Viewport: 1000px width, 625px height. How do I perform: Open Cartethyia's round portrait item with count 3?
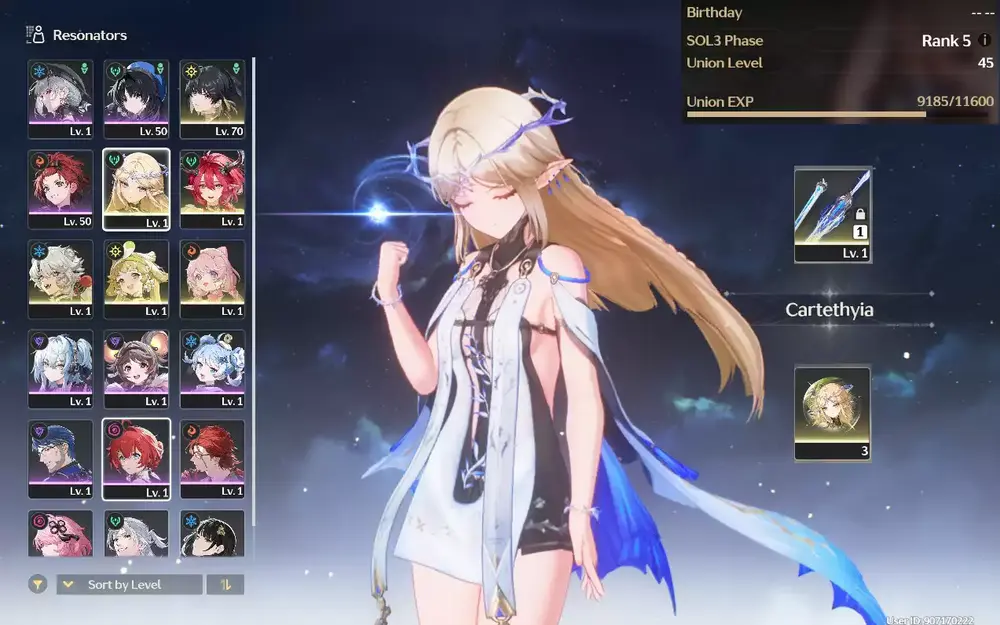(x=832, y=412)
